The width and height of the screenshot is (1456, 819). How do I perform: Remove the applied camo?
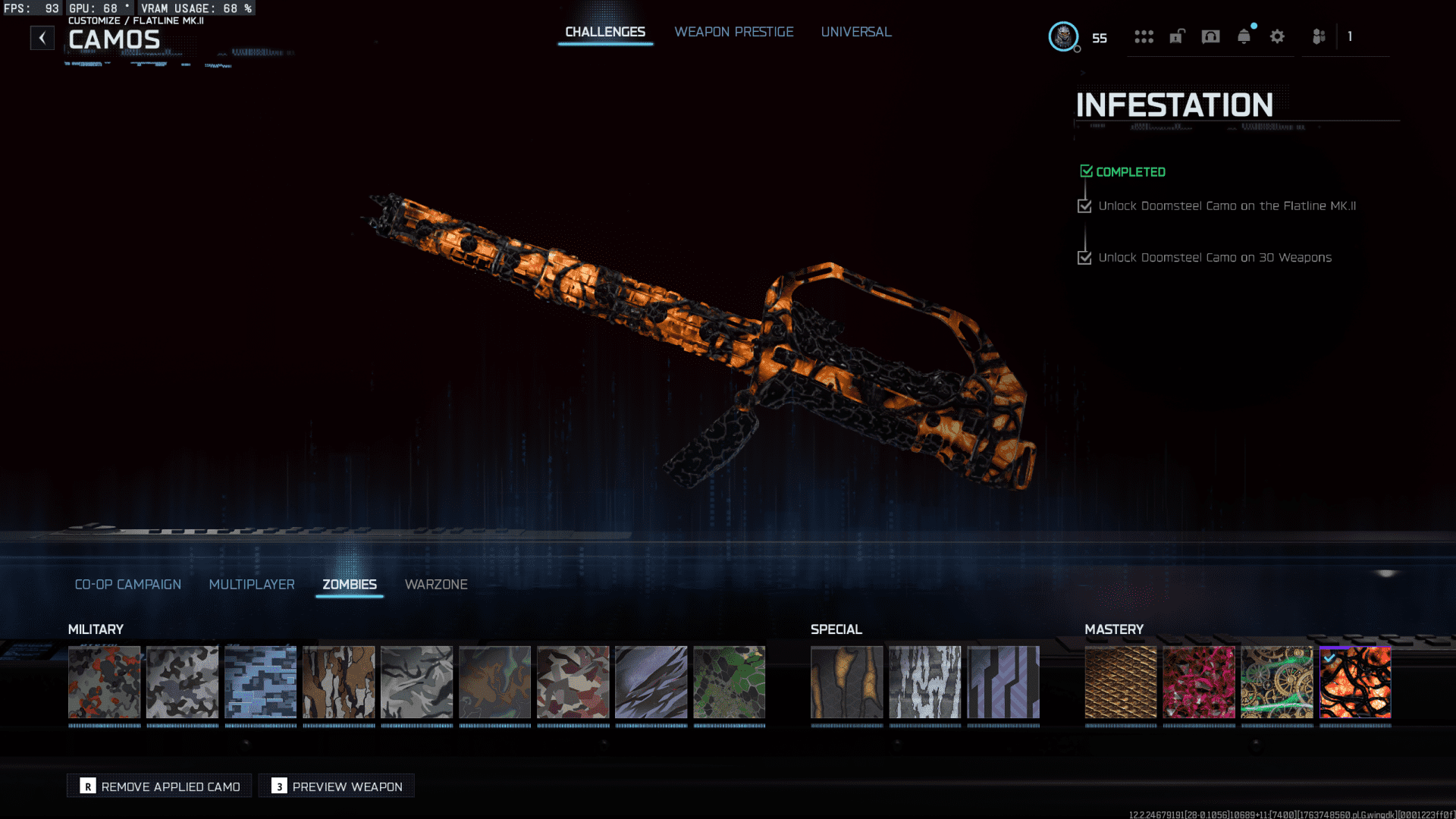[x=159, y=786]
